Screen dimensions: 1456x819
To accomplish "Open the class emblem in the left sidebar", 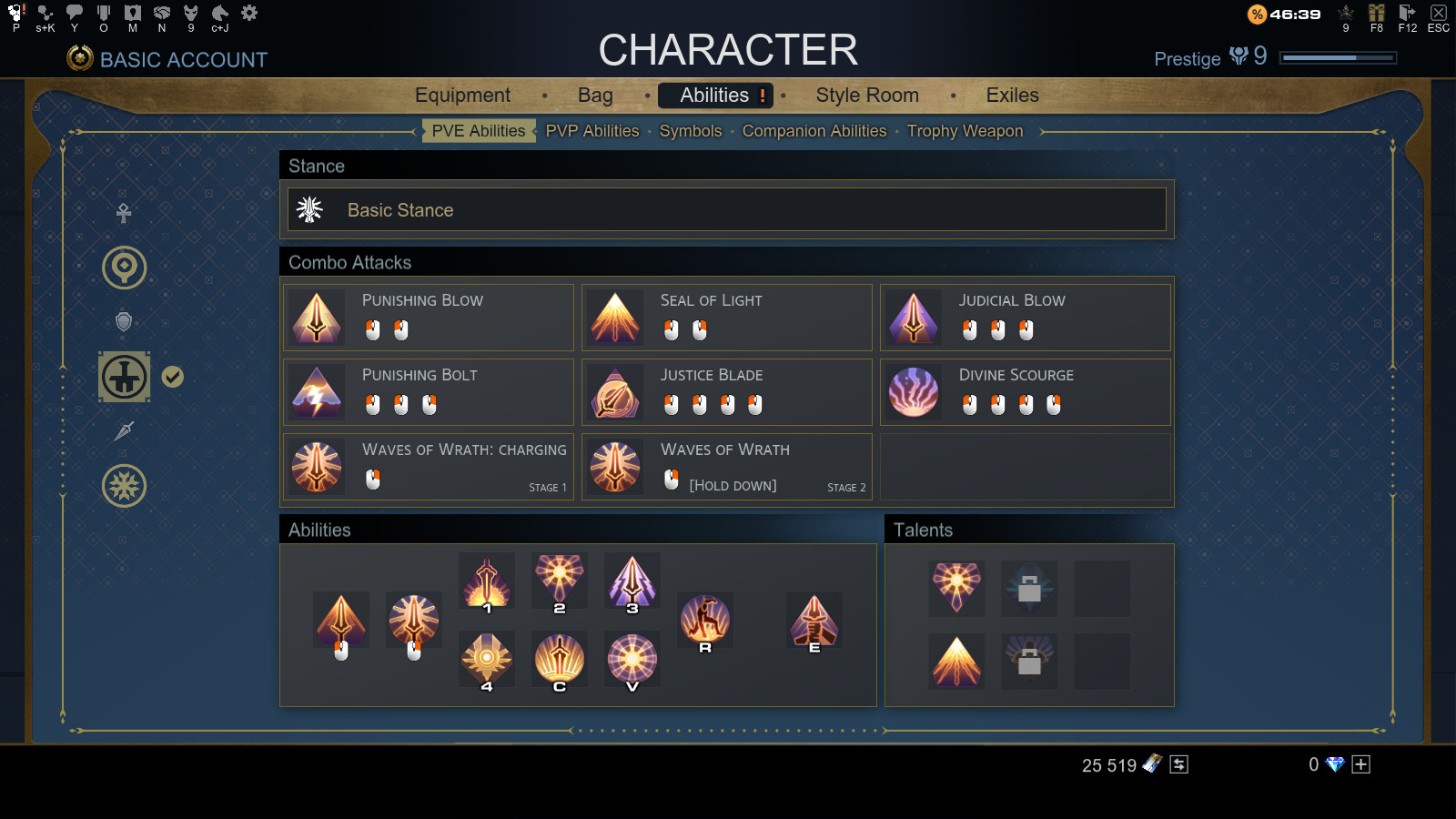I will [124, 375].
